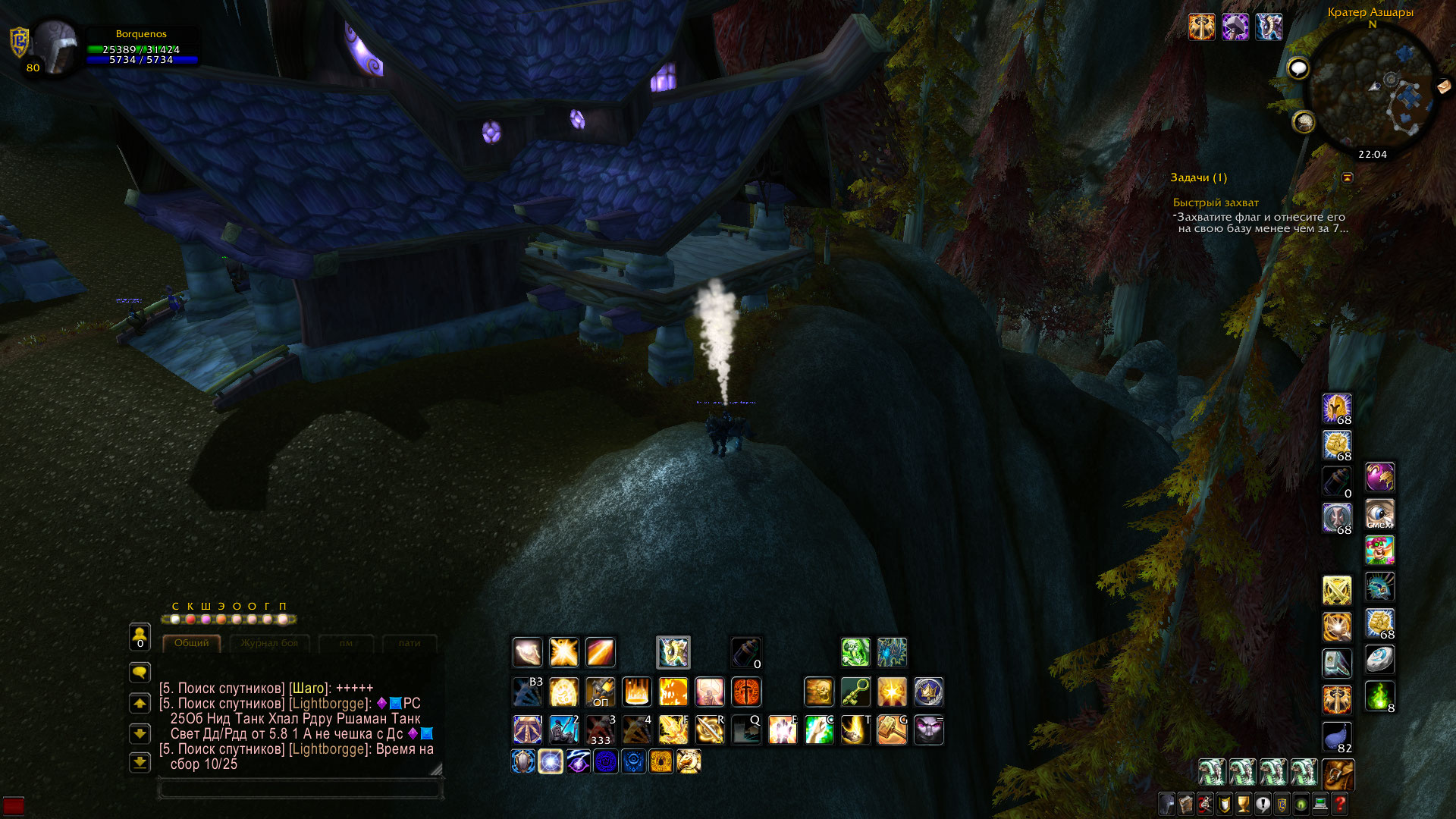
Task: Select the Быстрый захват objective entry
Action: pyautogui.click(x=1216, y=202)
